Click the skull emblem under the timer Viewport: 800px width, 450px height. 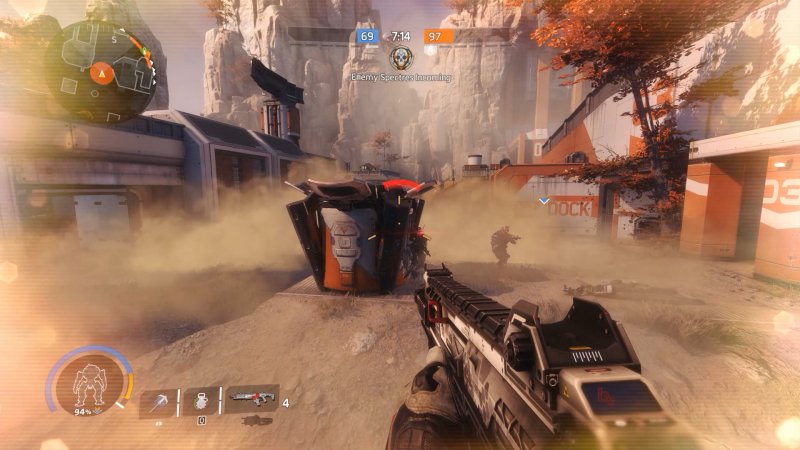click(x=400, y=58)
